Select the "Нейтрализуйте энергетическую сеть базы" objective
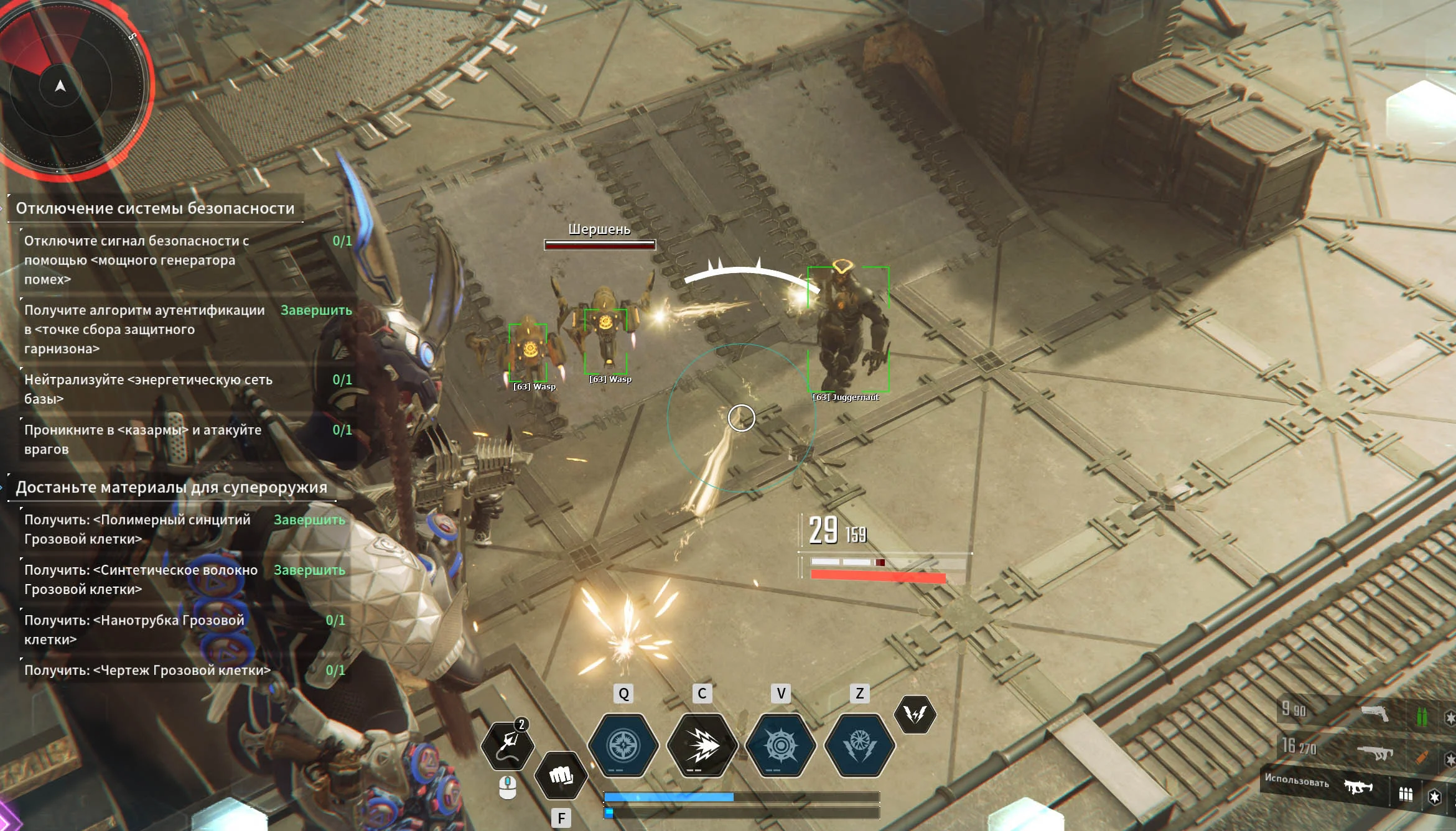This screenshot has width=1456, height=831. pos(148,389)
